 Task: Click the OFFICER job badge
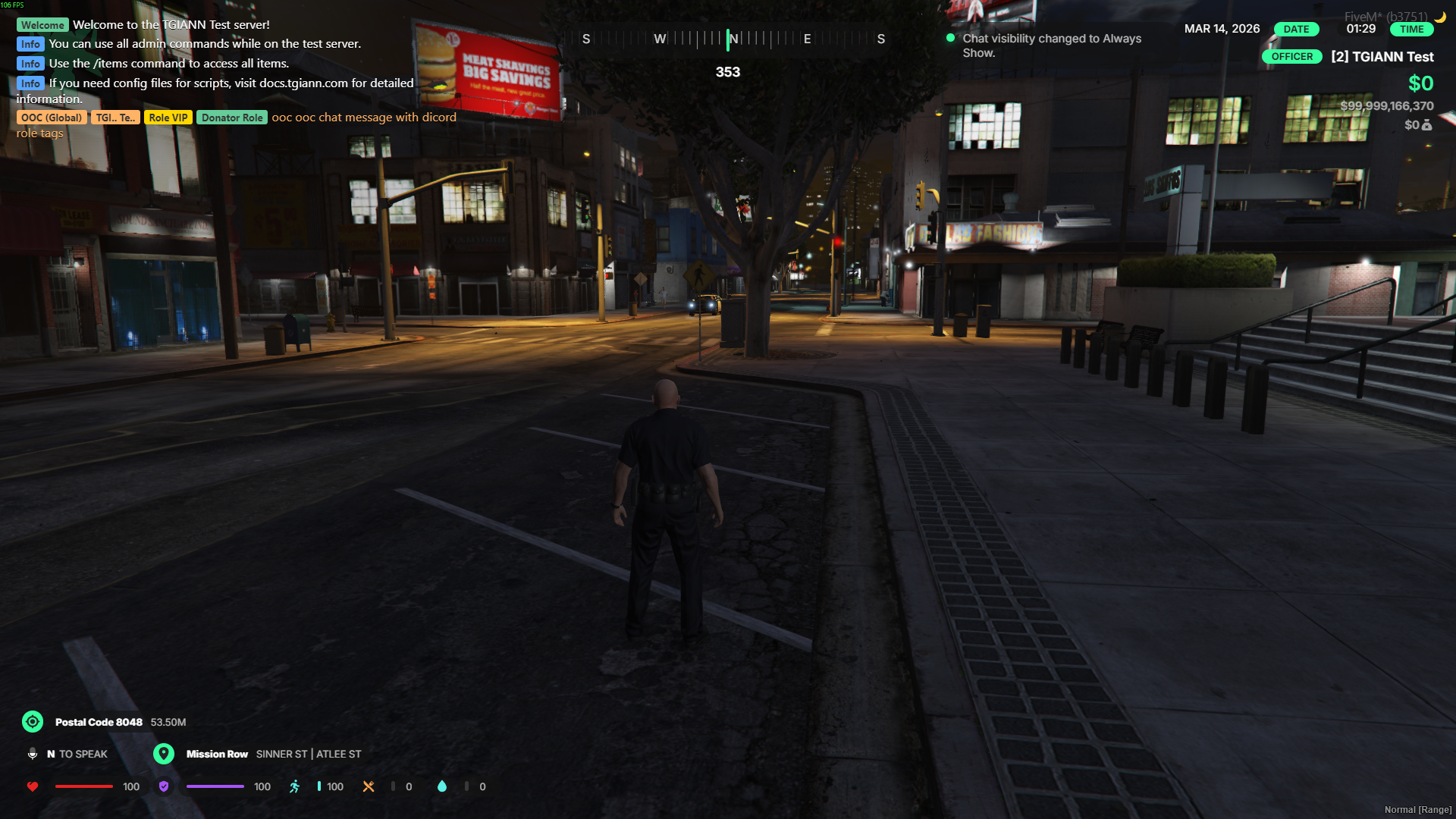pos(1291,57)
